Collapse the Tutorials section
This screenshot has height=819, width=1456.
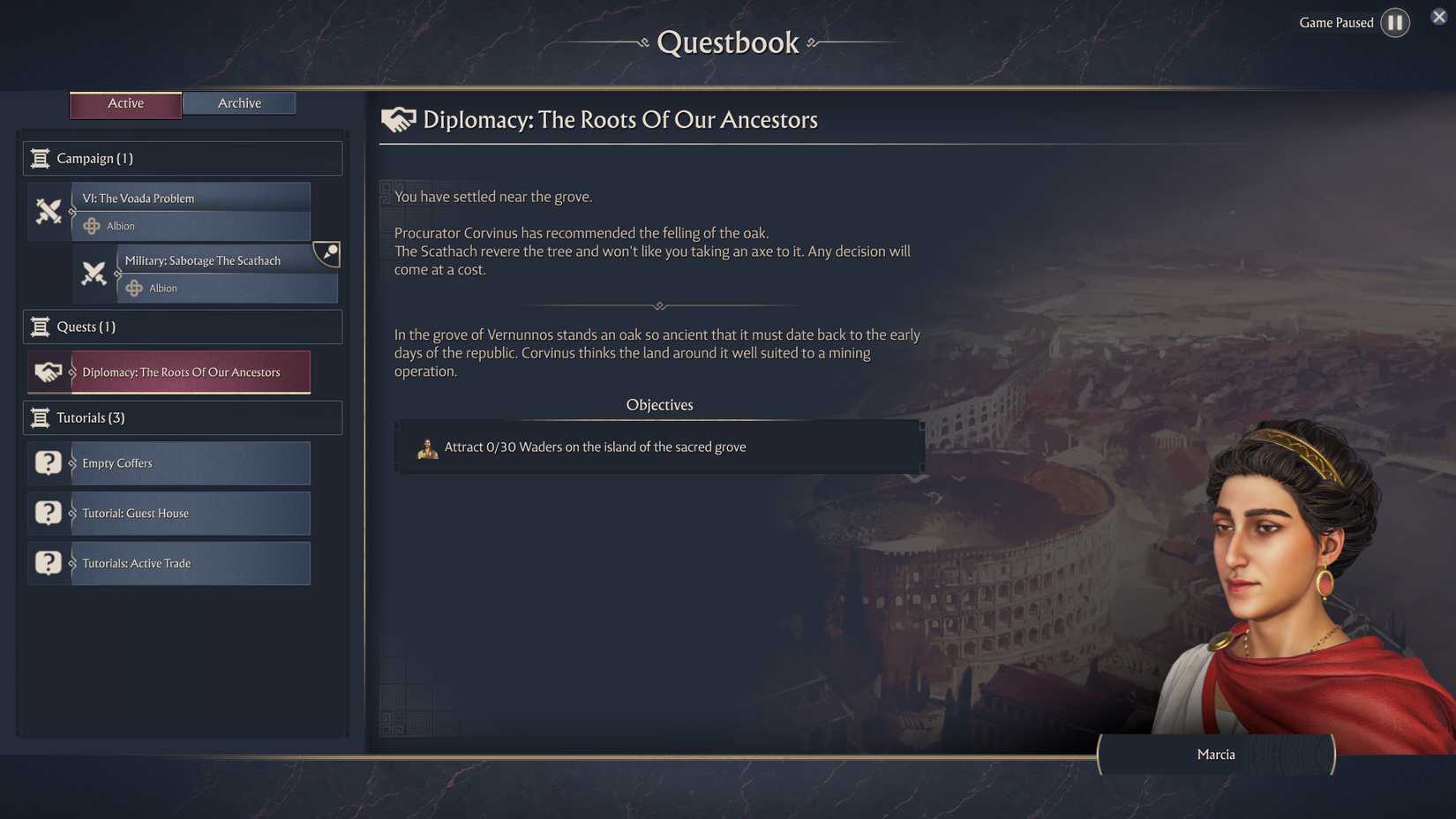(x=182, y=417)
